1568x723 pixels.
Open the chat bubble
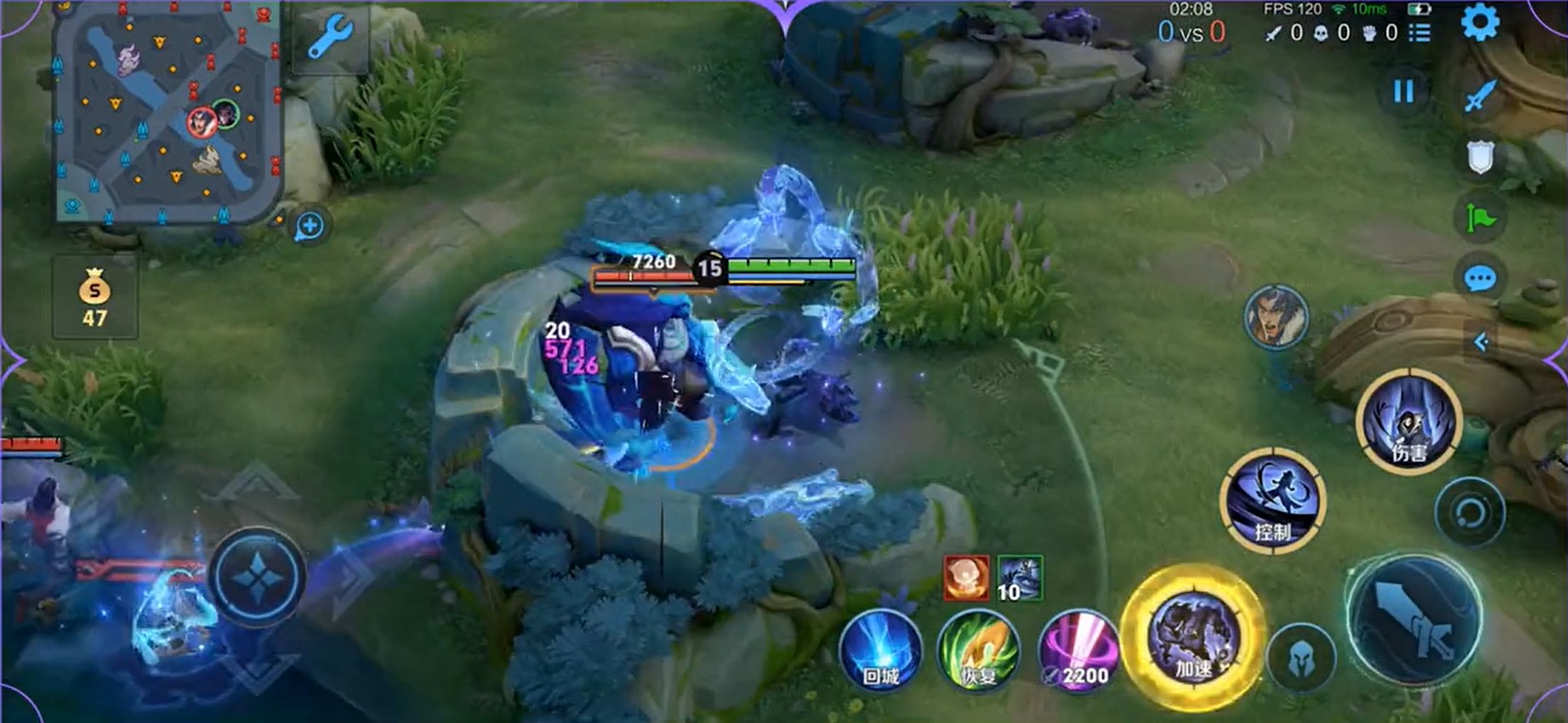(x=1480, y=279)
